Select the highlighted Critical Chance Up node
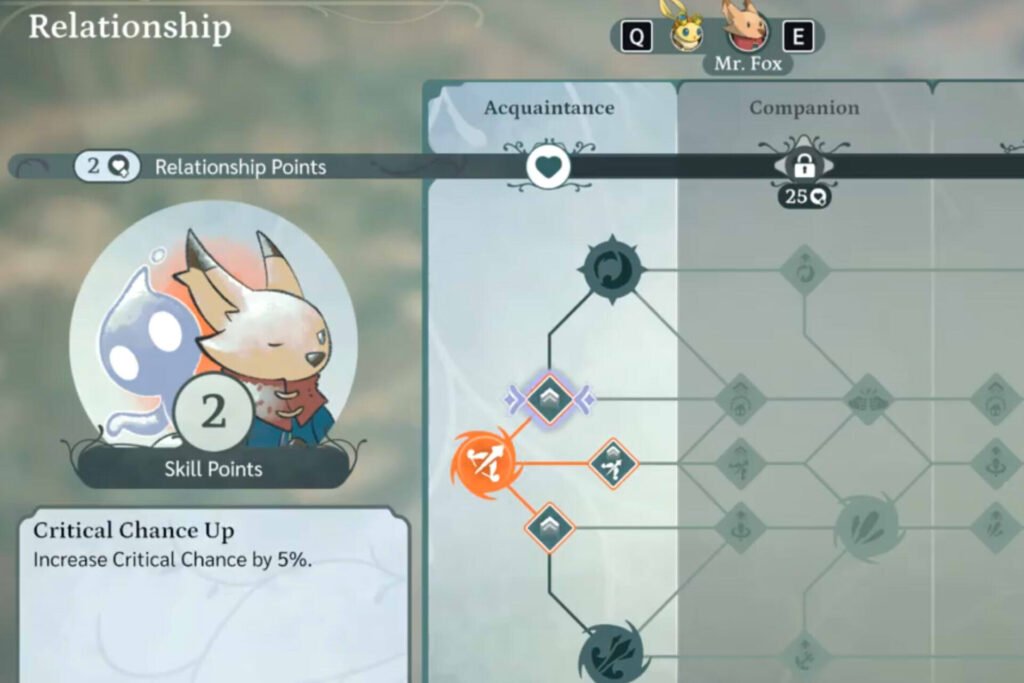This screenshot has height=683, width=1024. click(549, 400)
